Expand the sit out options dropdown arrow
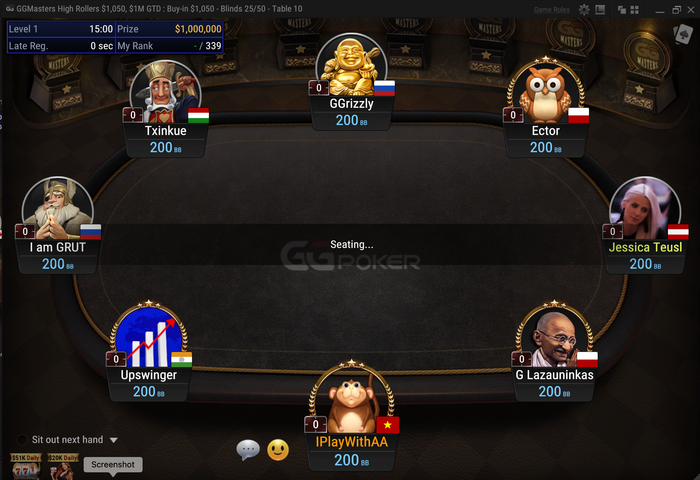This screenshot has height=480, width=700. (x=114, y=440)
